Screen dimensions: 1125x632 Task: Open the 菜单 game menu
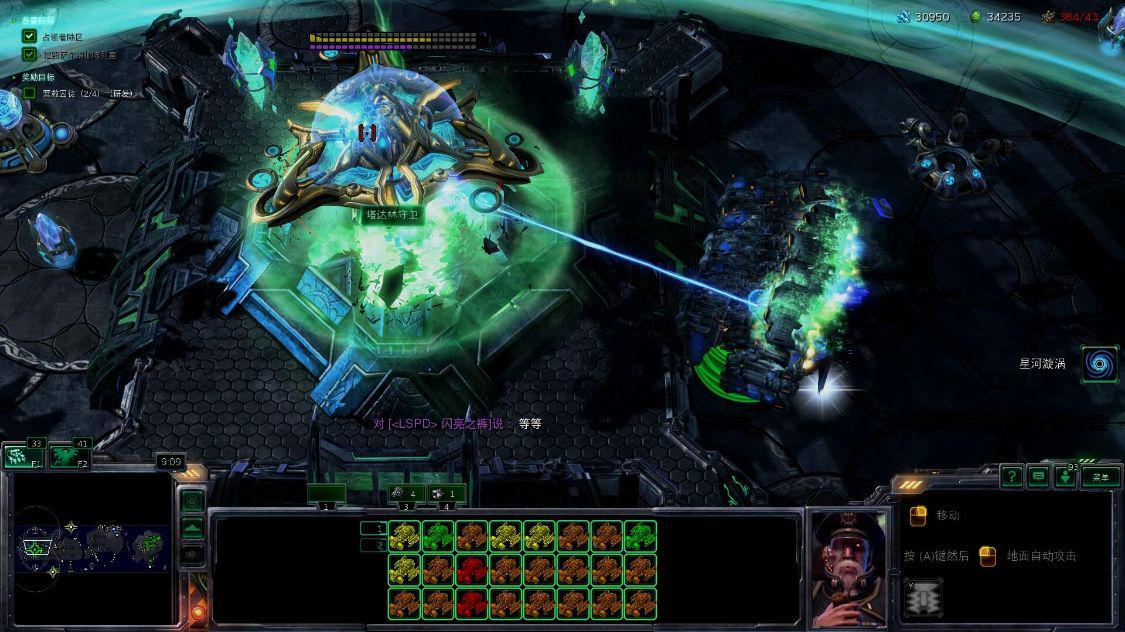1100,477
